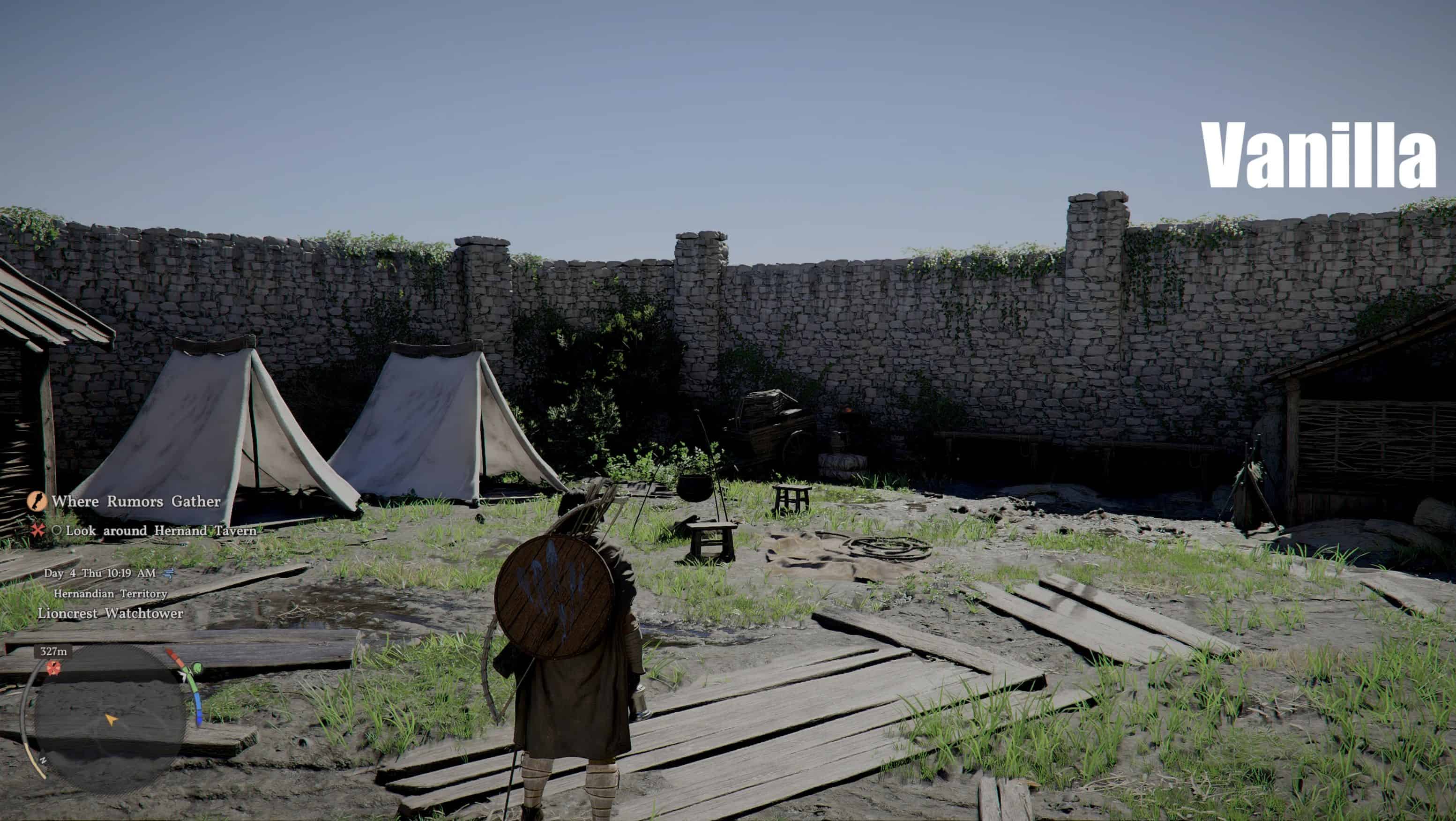The image size is (1456, 821).
Task: Click the yellow player arrow on the minimap
Action: (111, 719)
